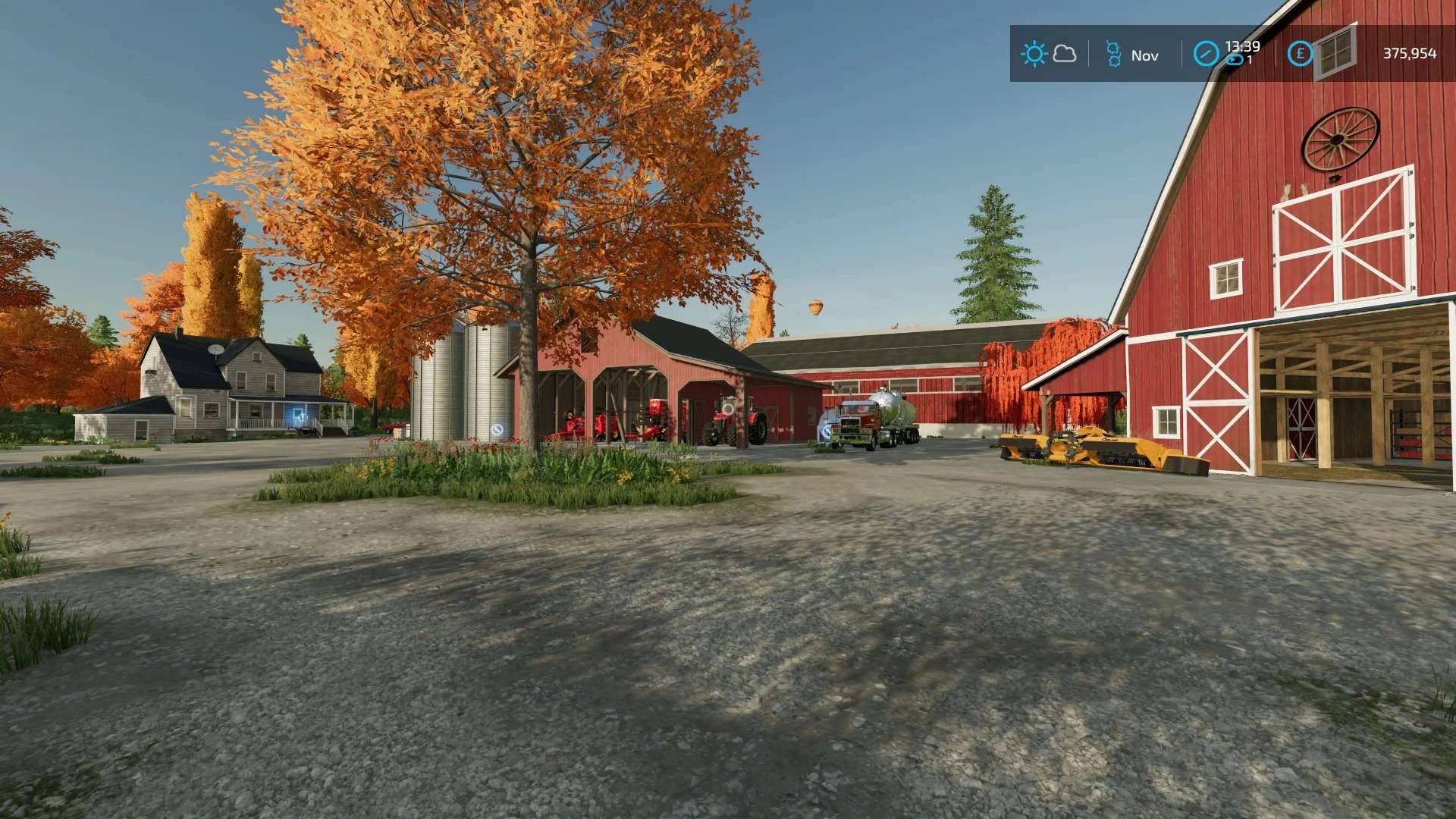Image resolution: width=1456 pixels, height=819 pixels.
Task: Click the blue clock icon
Action: (x=1206, y=54)
